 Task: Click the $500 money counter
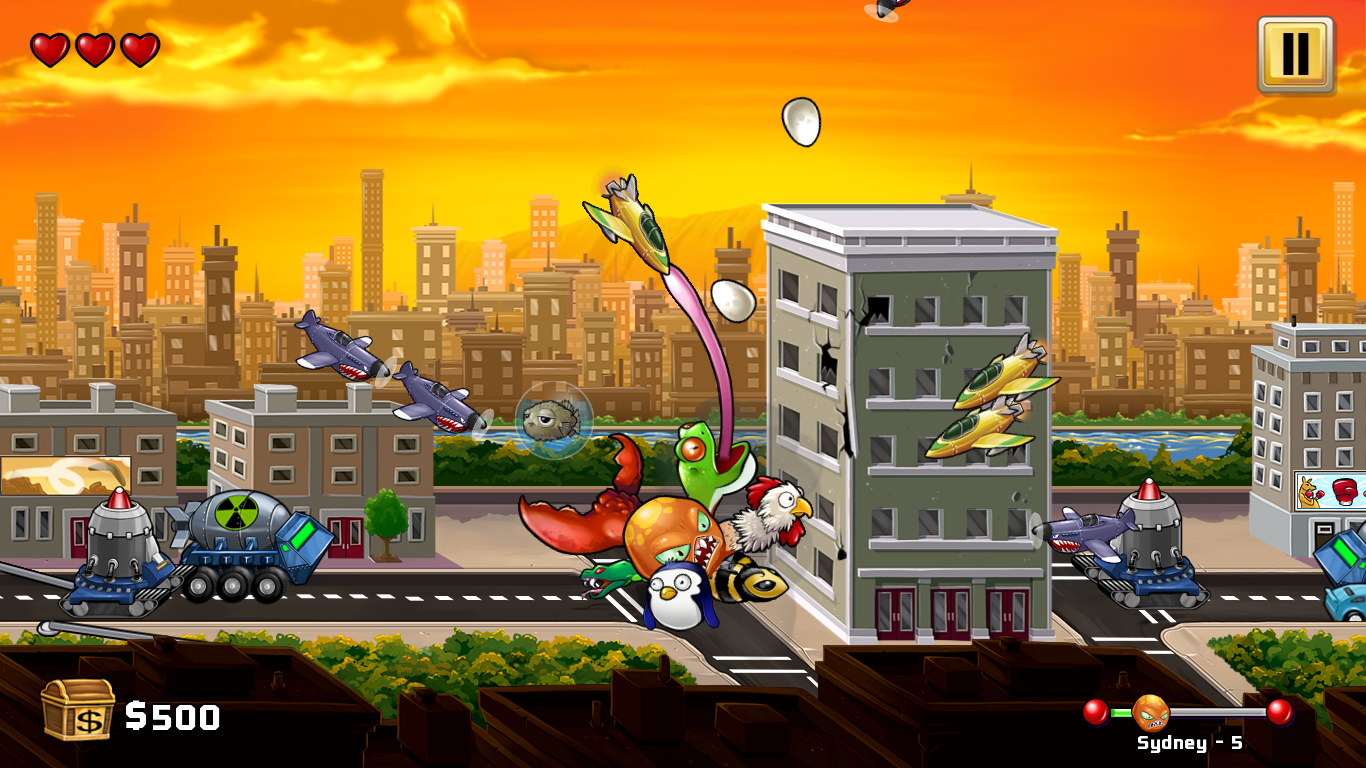172,715
